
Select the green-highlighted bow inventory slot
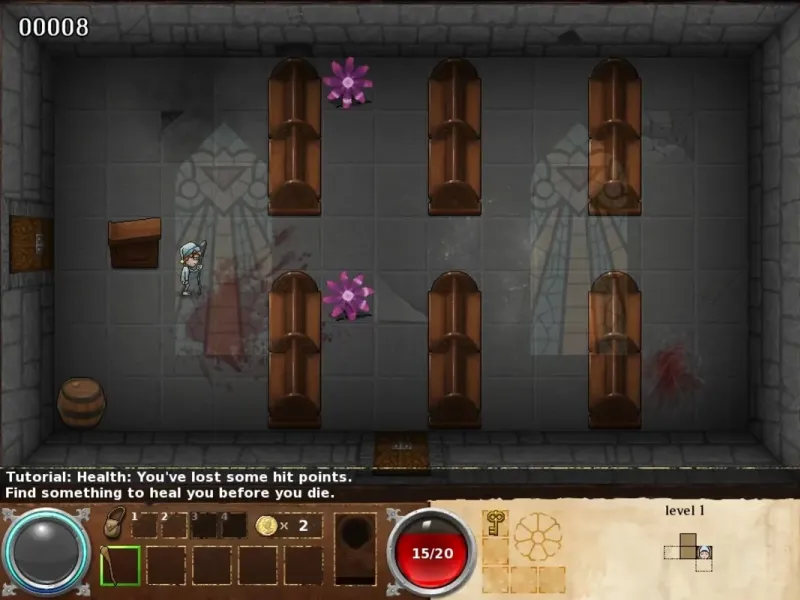click(120, 565)
